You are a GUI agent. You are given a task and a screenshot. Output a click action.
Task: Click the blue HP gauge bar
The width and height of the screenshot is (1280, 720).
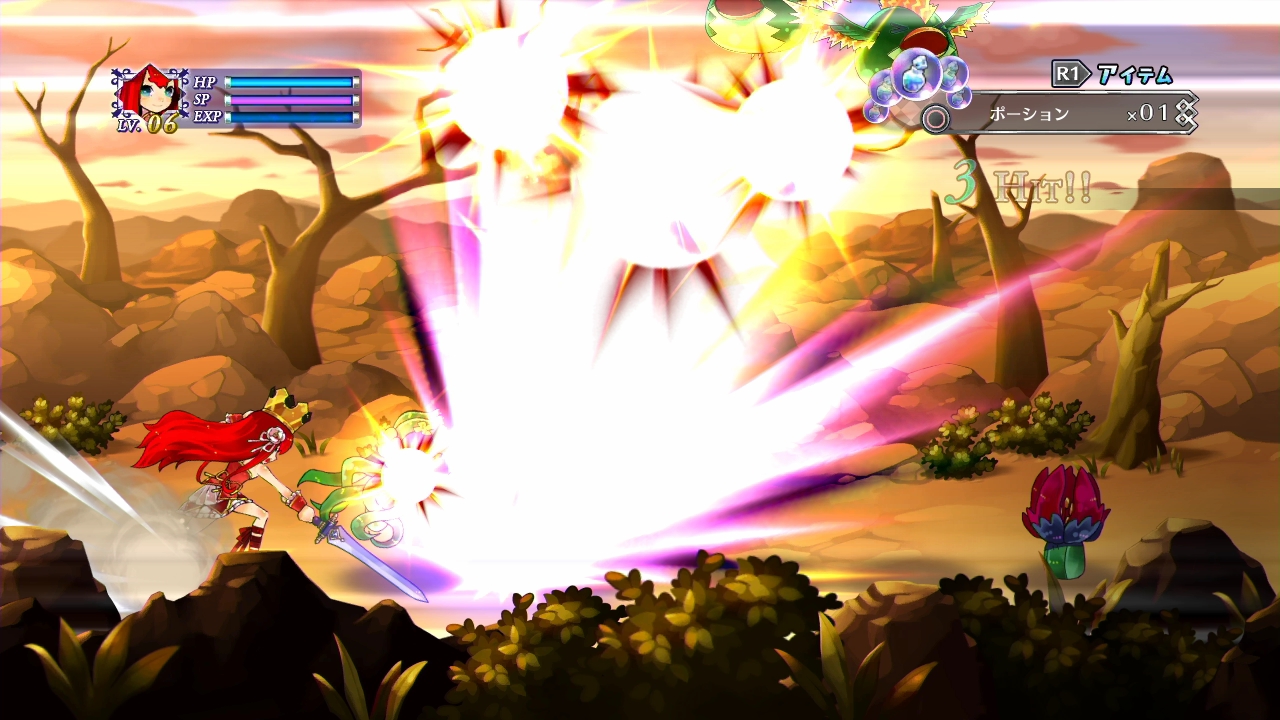[292, 82]
